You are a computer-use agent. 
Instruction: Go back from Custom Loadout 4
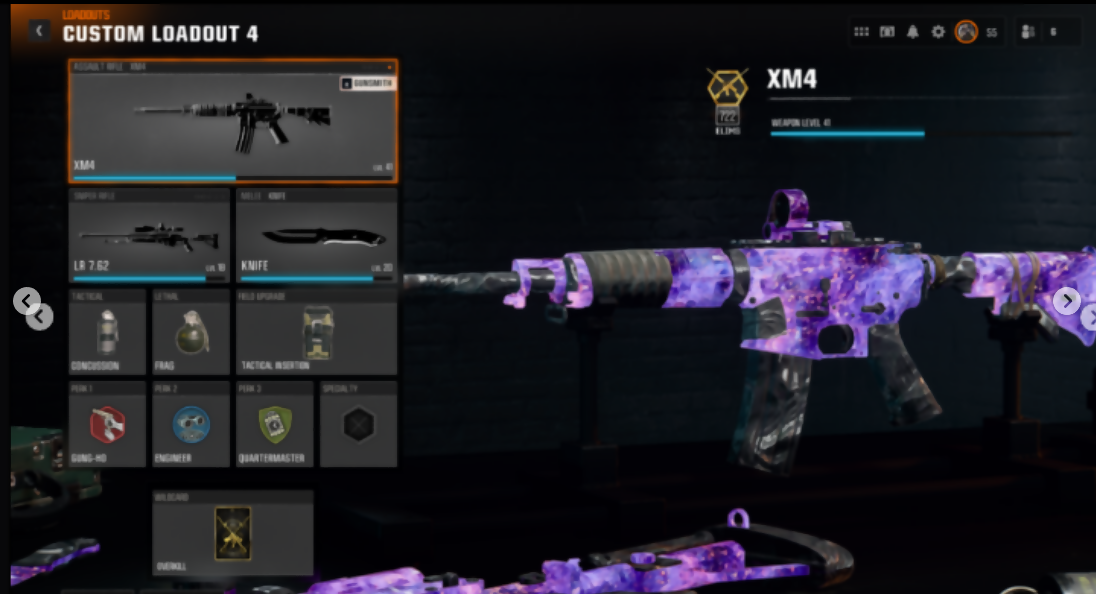39,31
